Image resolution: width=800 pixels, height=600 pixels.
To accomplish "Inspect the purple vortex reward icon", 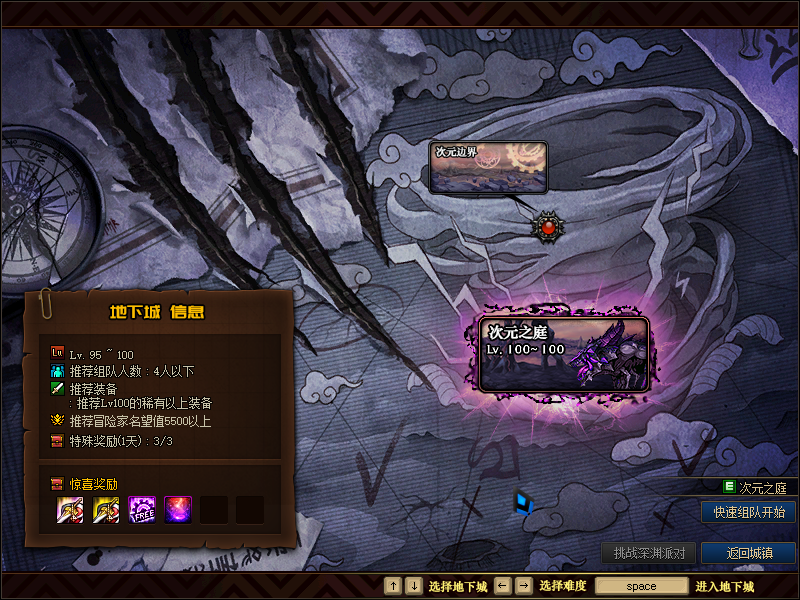I will (178, 510).
